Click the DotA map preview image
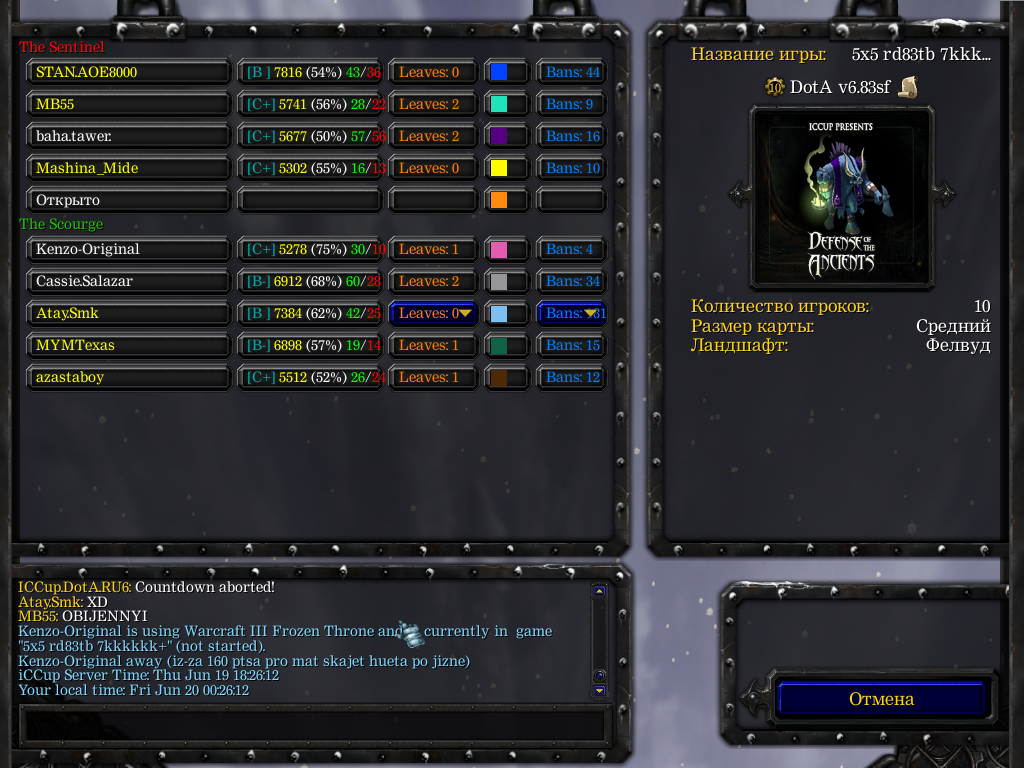Image resolution: width=1024 pixels, height=768 pixels. pos(842,194)
